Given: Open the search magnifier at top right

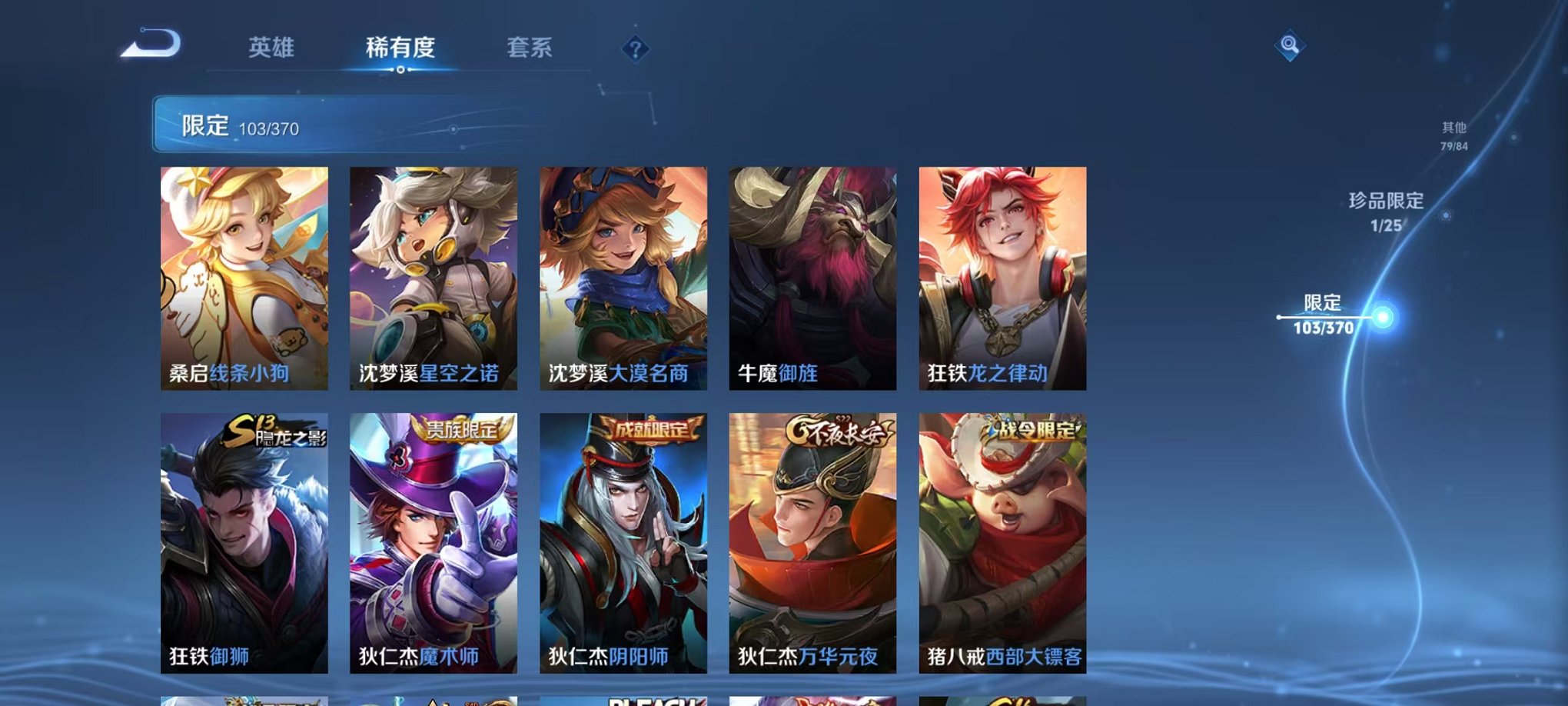Looking at the screenshot, I should click(x=1288, y=45).
